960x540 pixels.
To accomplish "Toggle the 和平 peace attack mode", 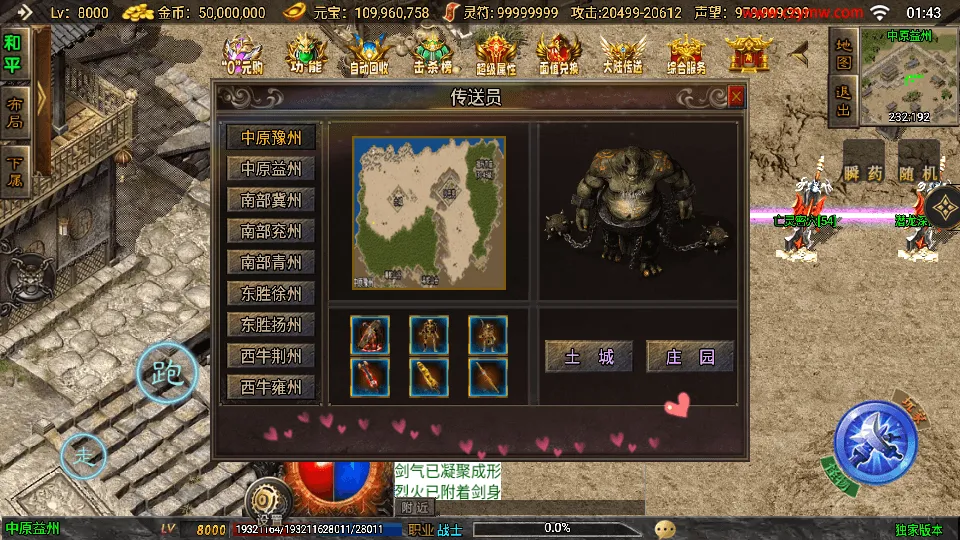I will pos(13,55).
